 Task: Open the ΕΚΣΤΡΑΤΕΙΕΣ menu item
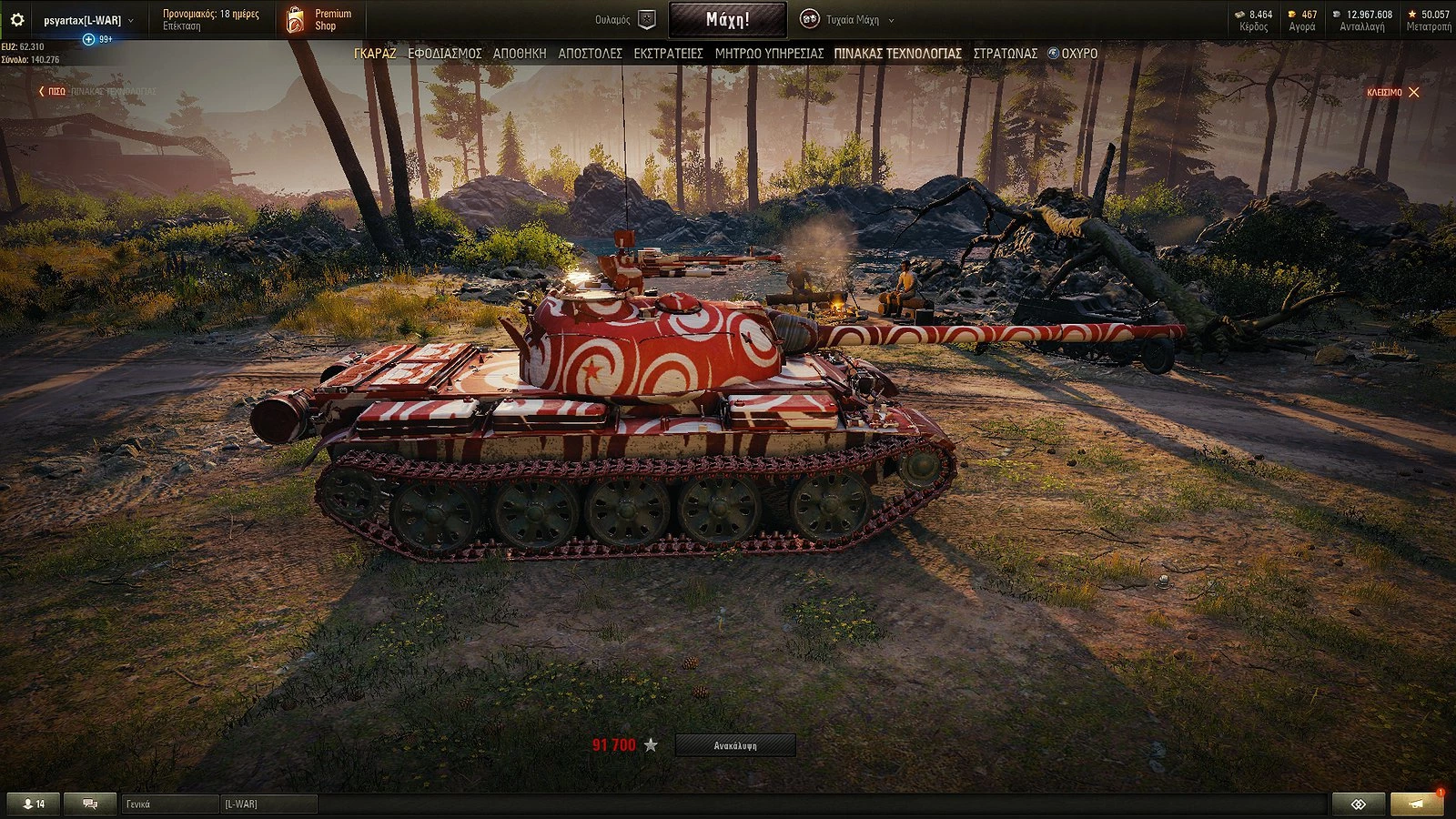[x=671, y=54]
